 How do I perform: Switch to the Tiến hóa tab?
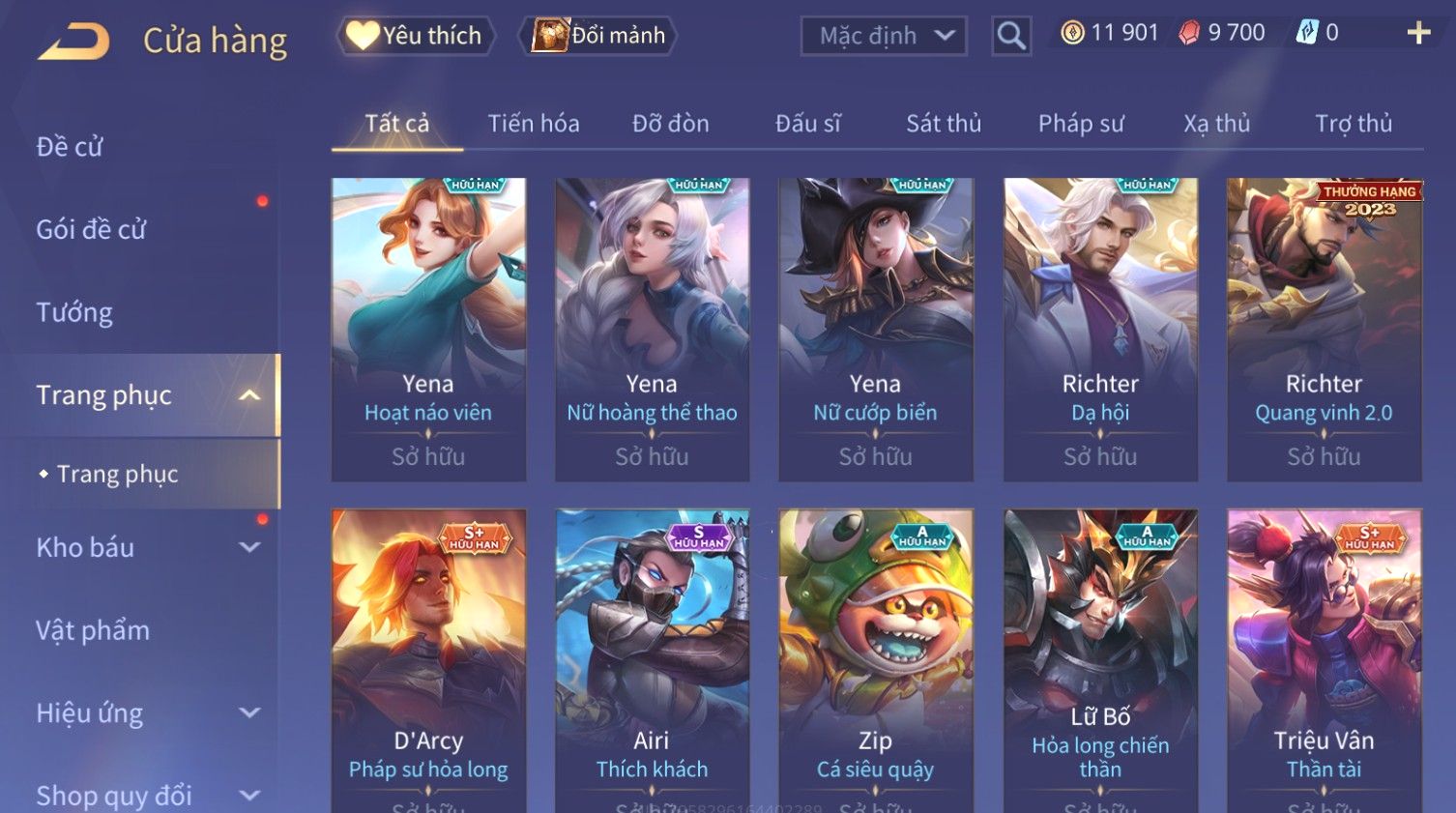point(534,124)
